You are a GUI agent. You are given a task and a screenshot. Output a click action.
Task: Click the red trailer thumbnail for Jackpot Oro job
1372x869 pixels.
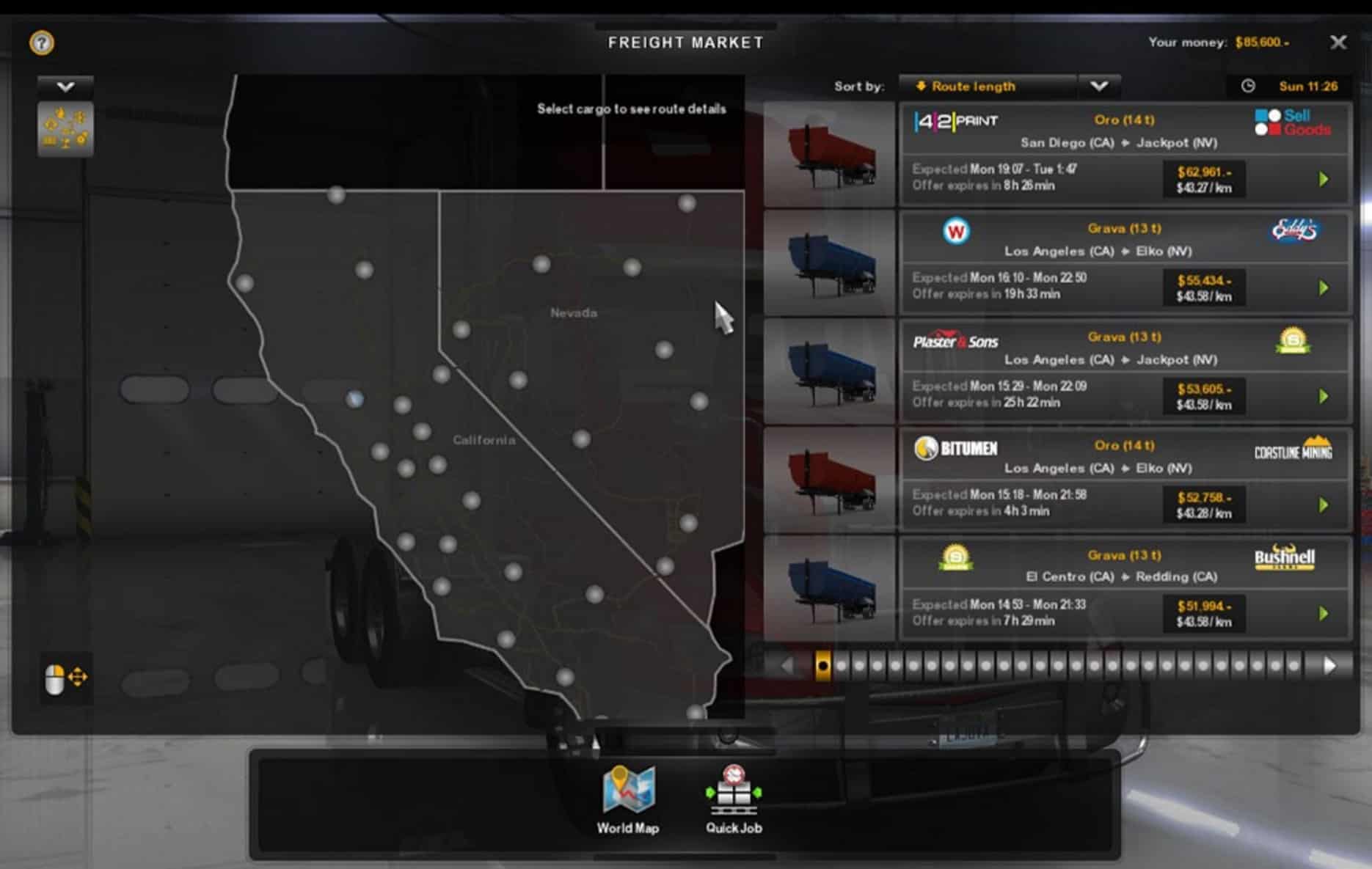830,155
